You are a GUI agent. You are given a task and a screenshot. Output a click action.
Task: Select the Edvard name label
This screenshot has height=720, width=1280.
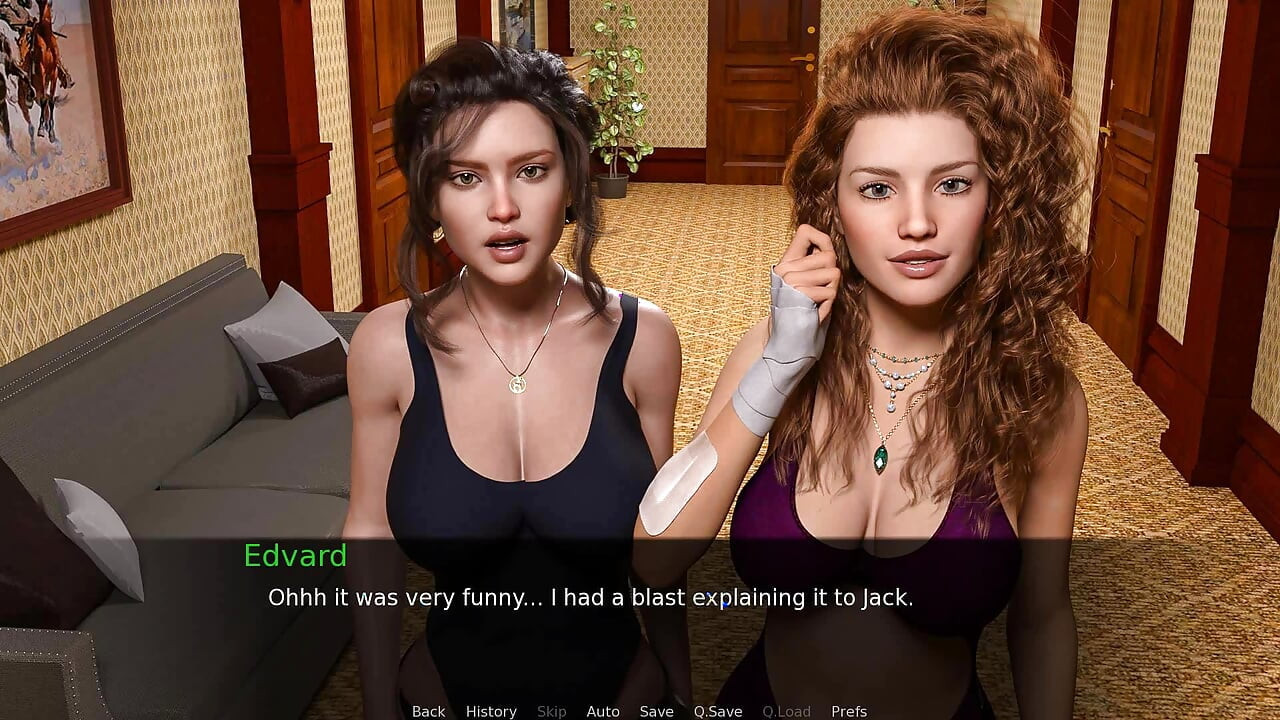click(296, 557)
